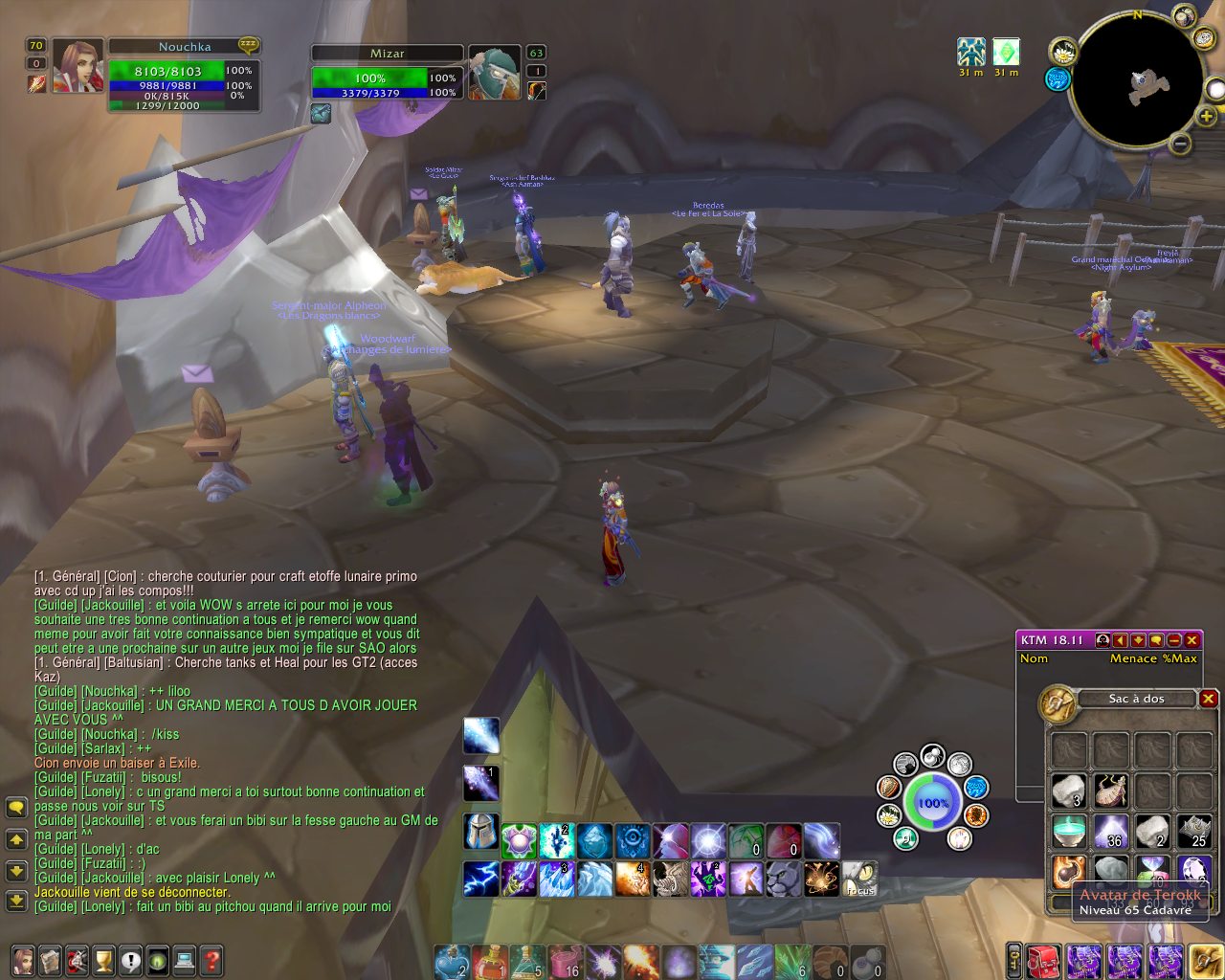This screenshot has height=980, width=1225.
Task: Click Nouchka's player portrait
Action: click(78, 67)
